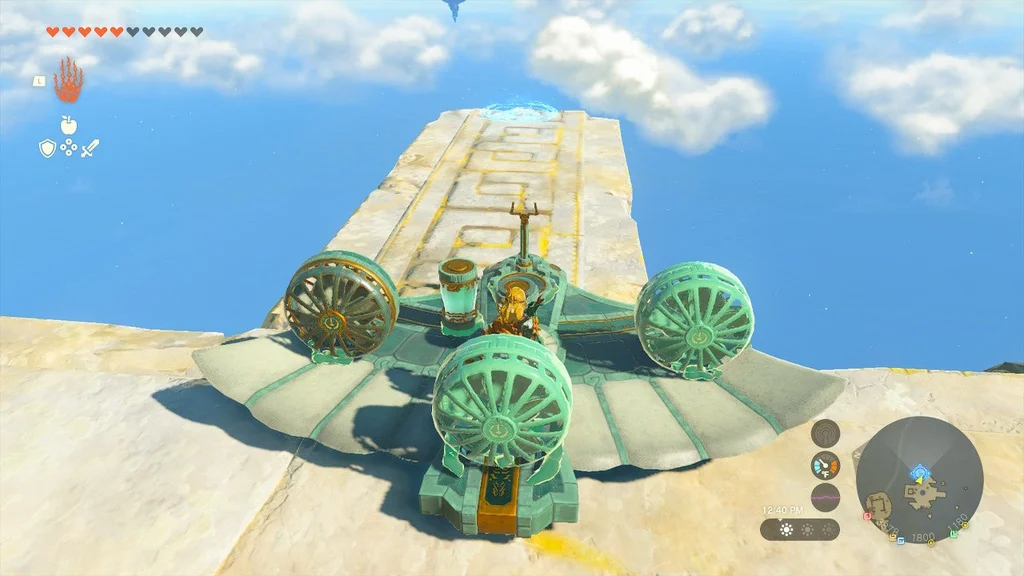The width and height of the screenshot is (1024, 576).
Task: Activate the orange Ultrahand ability icon
Action: [x=68, y=80]
